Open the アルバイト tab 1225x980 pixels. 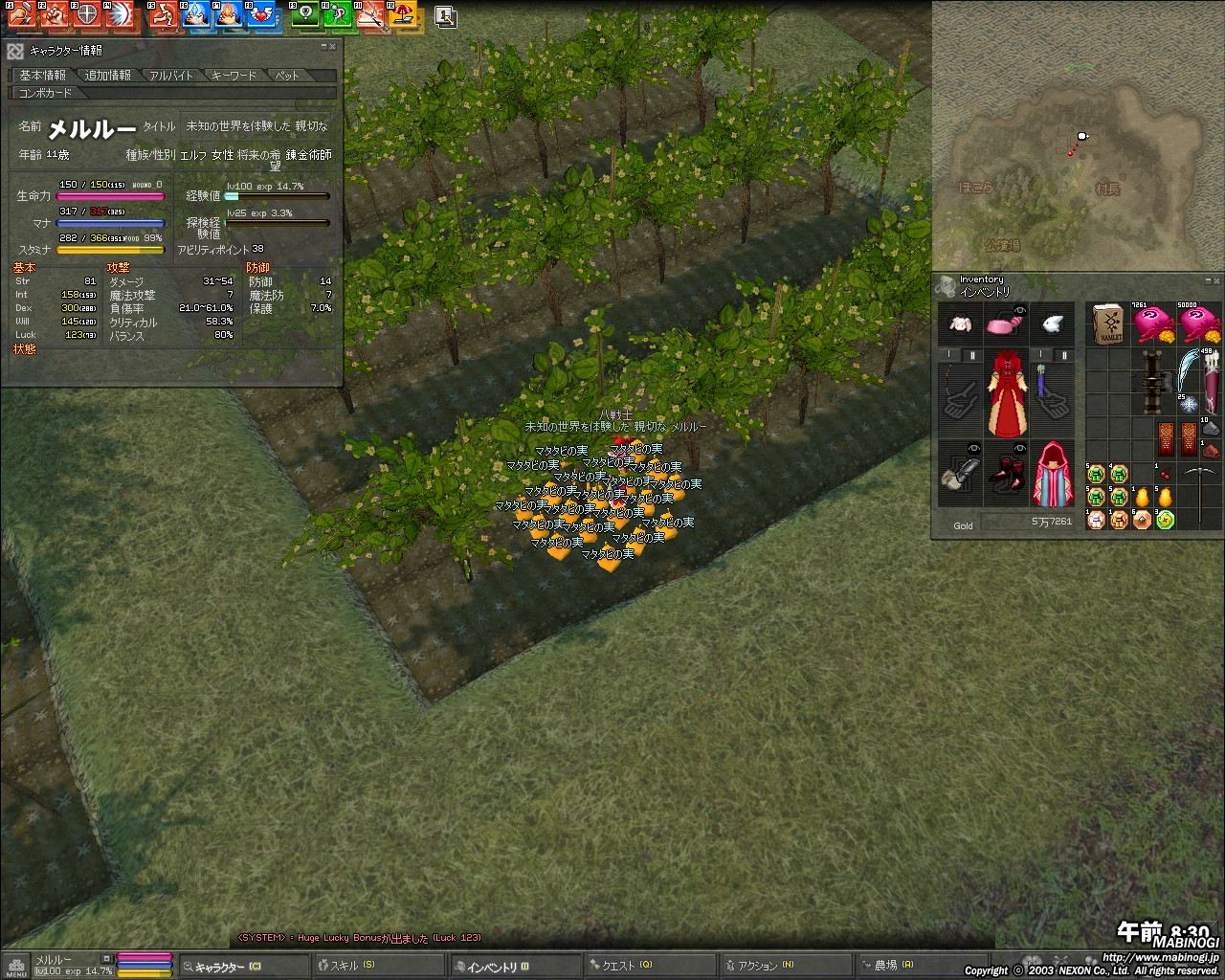(171, 75)
